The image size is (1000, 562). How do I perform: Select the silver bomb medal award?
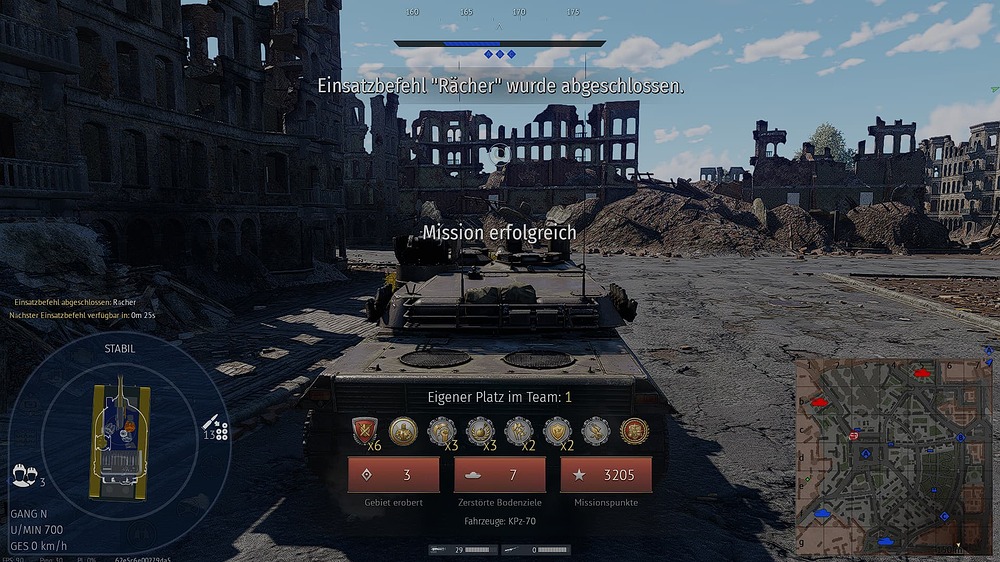pos(480,431)
